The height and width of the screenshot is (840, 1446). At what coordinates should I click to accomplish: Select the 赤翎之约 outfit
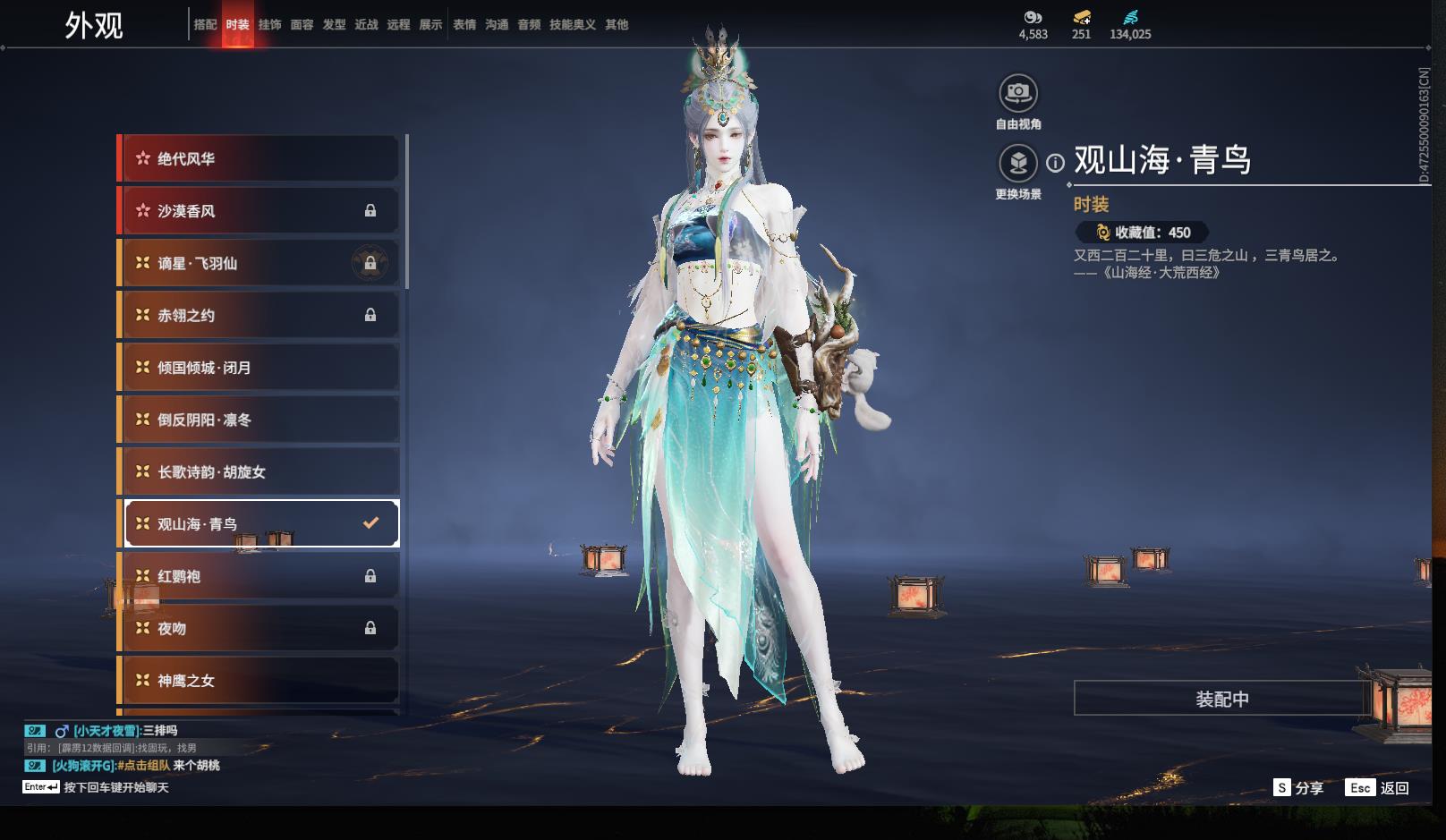coord(259,315)
